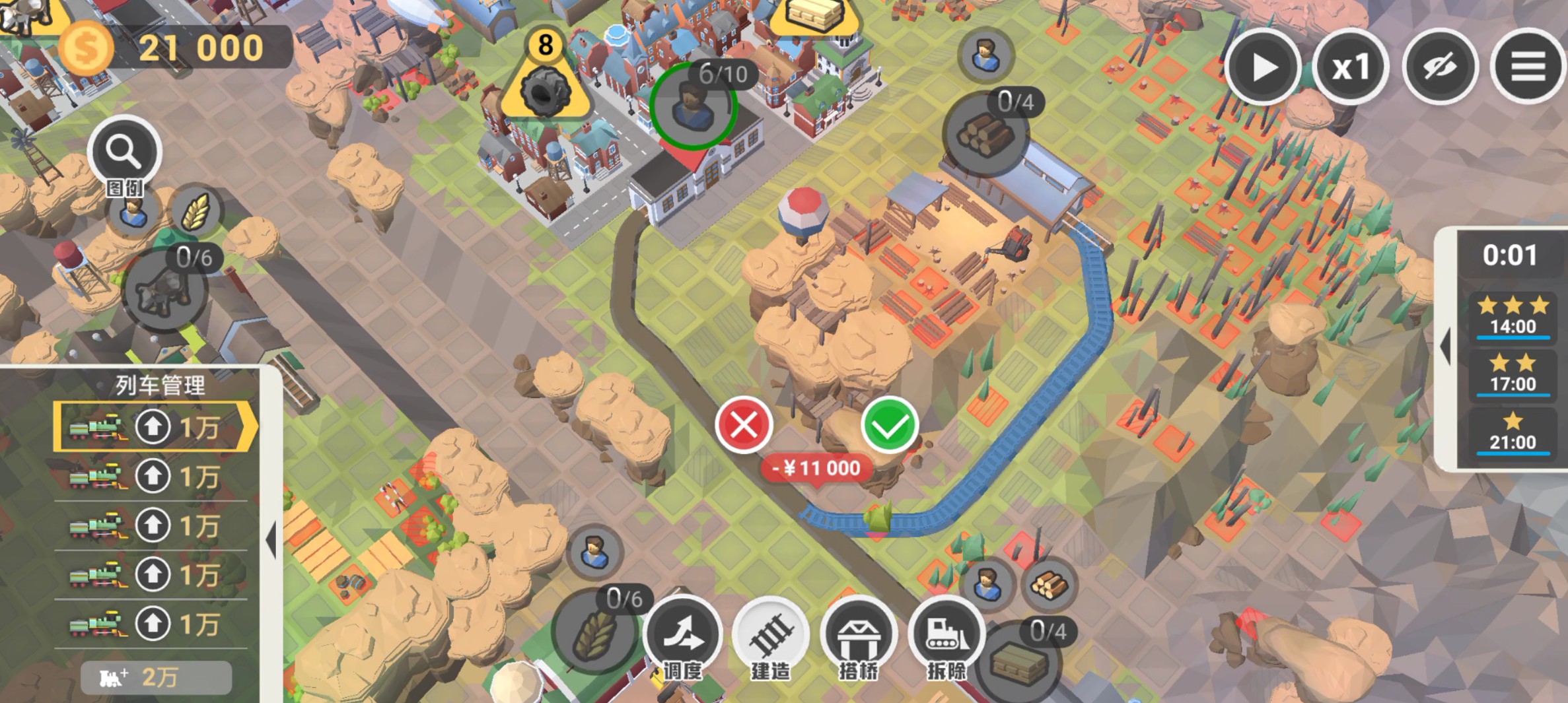Open the magnifier legend button
This screenshot has width=1568, height=703.
point(124,153)
